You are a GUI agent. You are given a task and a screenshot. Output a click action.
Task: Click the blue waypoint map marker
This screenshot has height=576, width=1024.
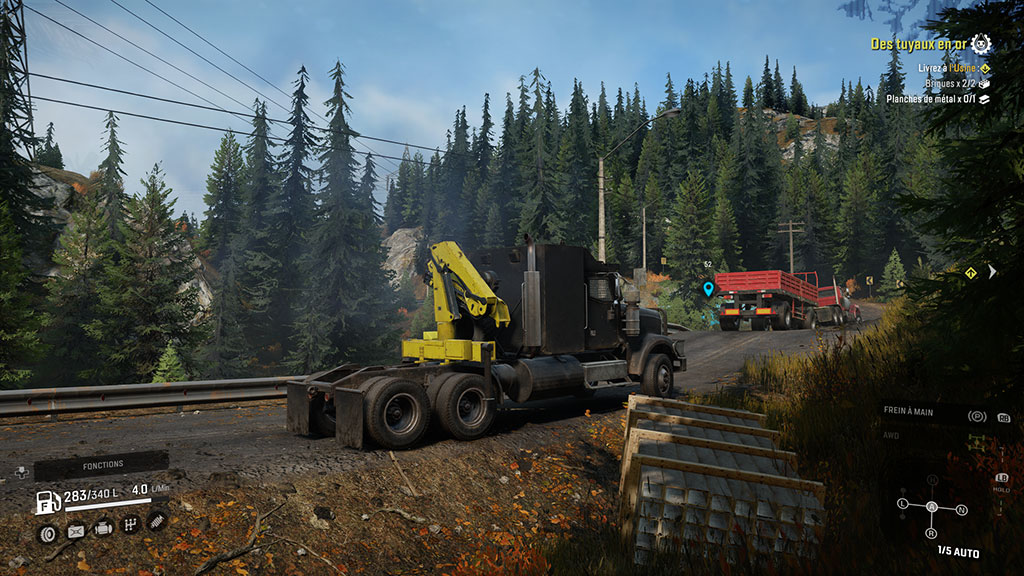click(708, 289)
